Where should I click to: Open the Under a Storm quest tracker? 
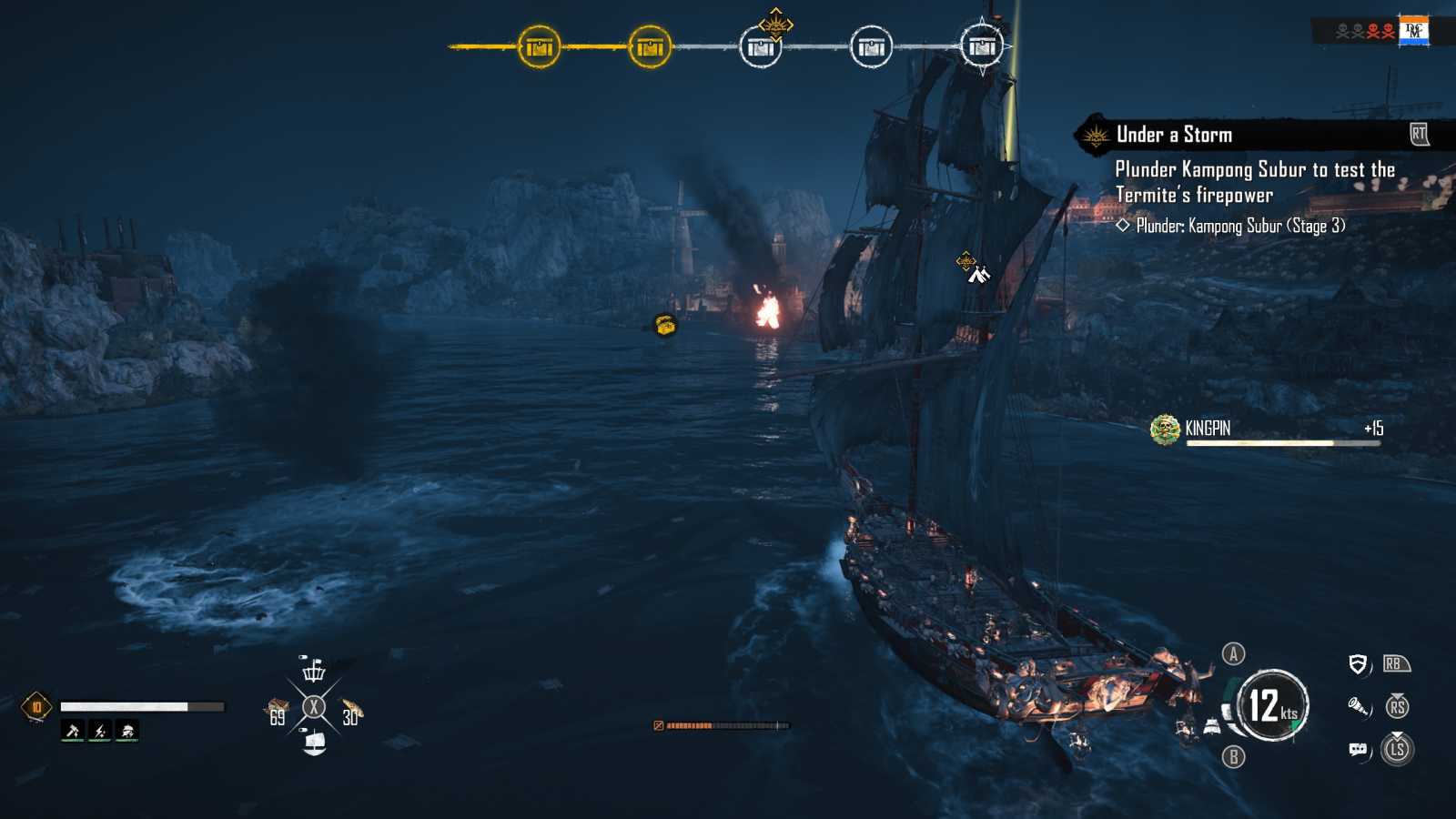(1174, 135)
